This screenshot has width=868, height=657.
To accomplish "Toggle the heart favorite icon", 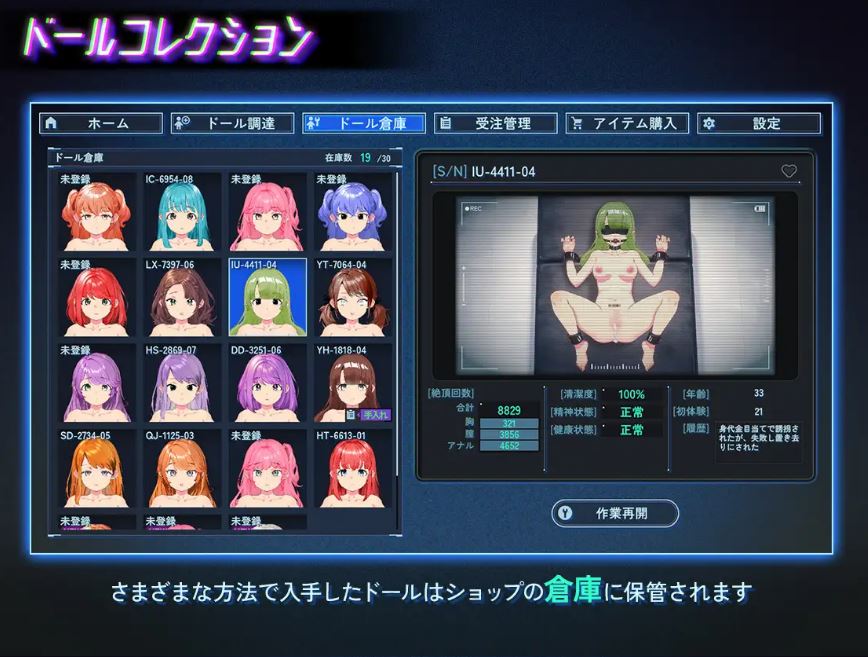I will click(x=789, y=171).
